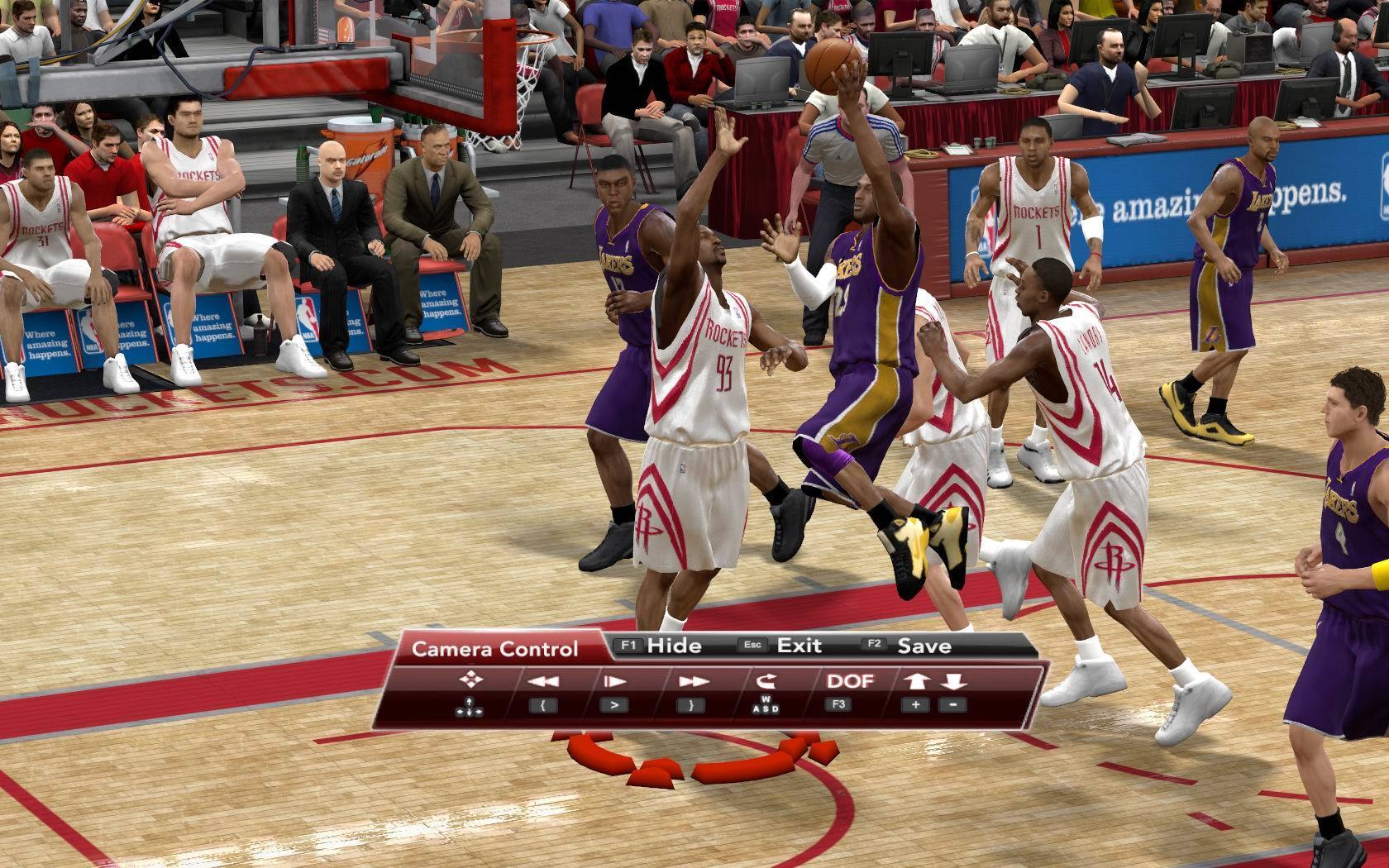Rewind the replay
This screenshot has width=1389, height=868.
pyautogui.click(x=543, y=681)
